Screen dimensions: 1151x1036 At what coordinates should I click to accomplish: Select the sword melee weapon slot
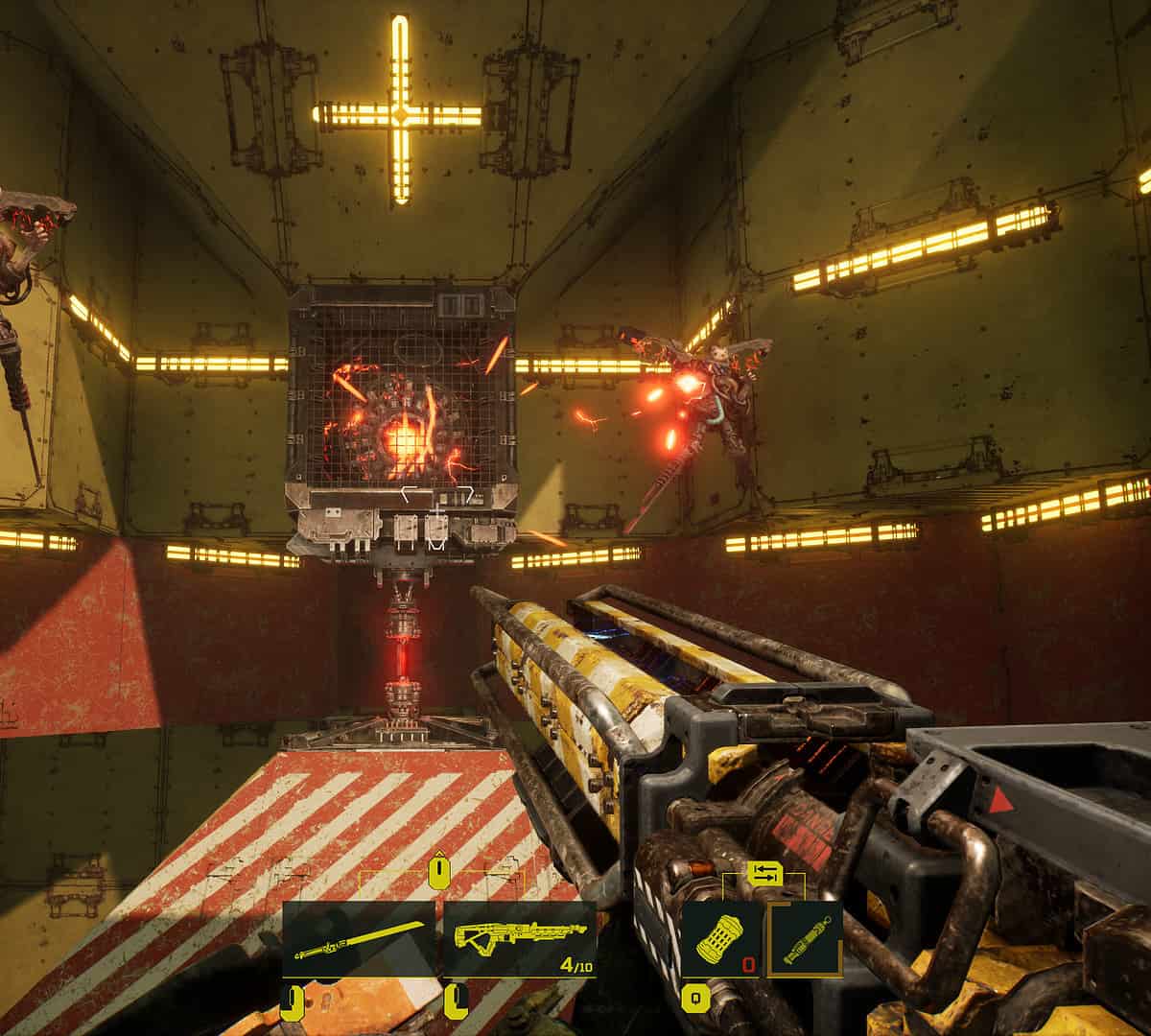pyautogui.click(x=360, y=939)
